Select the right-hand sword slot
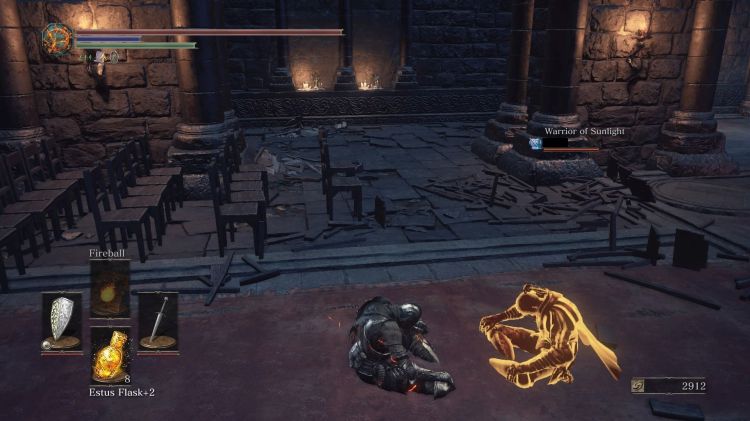750x421 pixels. [158, 322]
